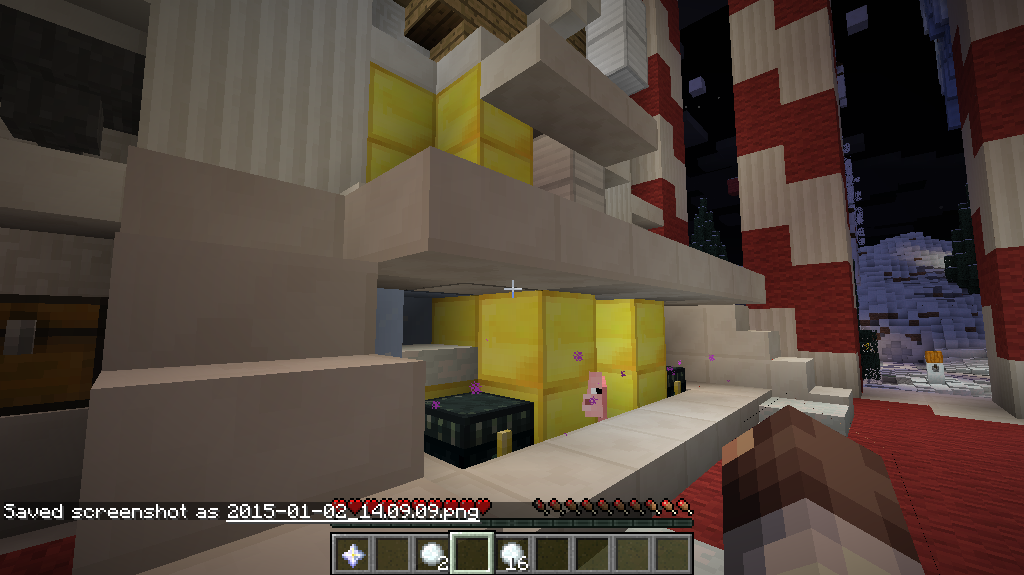The height and width of the screenshot is (575, 1024).
Task: Click the highlighted empty hotbar slot
Action: click(471, 552)
